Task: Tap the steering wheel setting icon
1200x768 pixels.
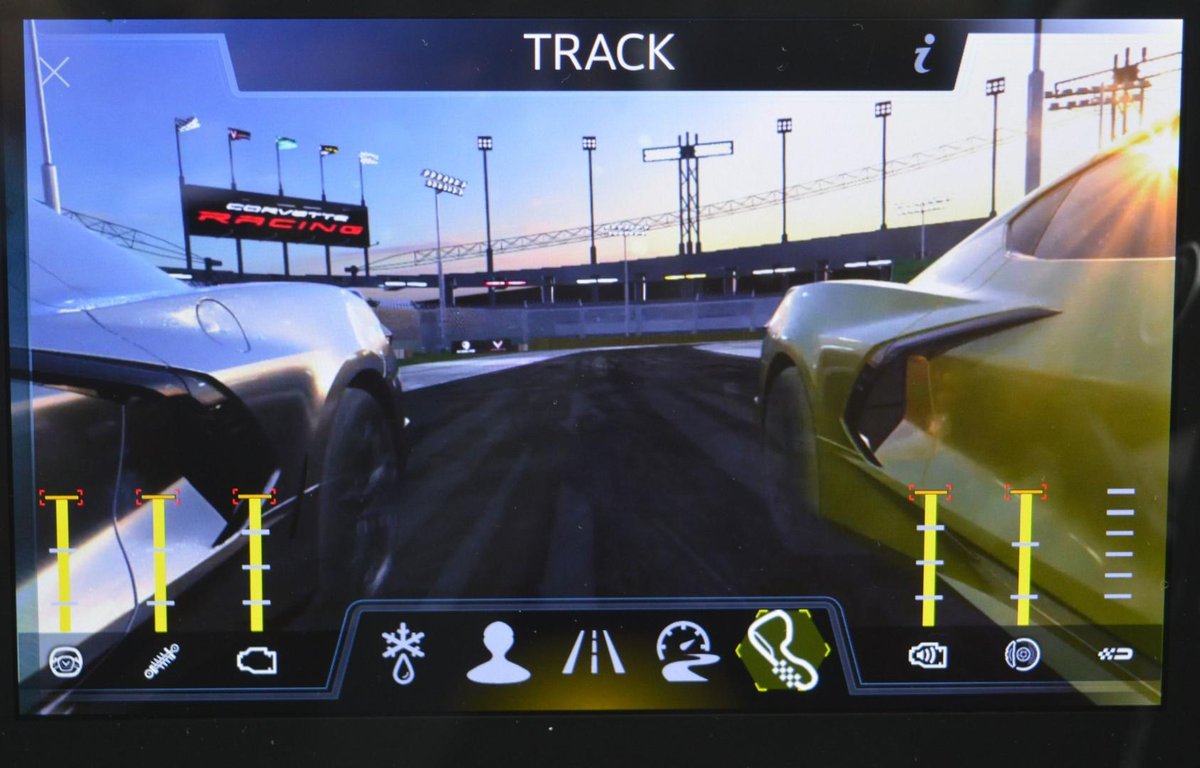Action: [x=64, y=660]
